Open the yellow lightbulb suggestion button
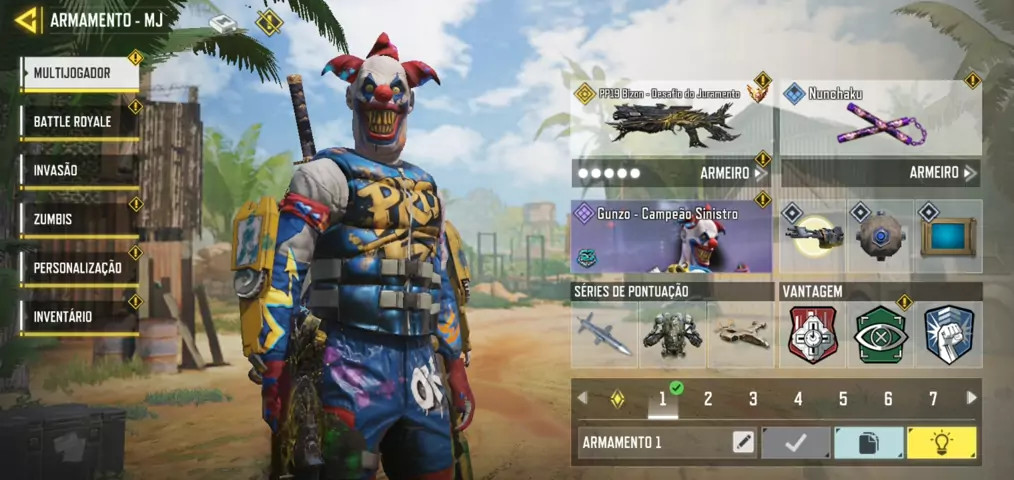1014x480 pixels. 941,443
